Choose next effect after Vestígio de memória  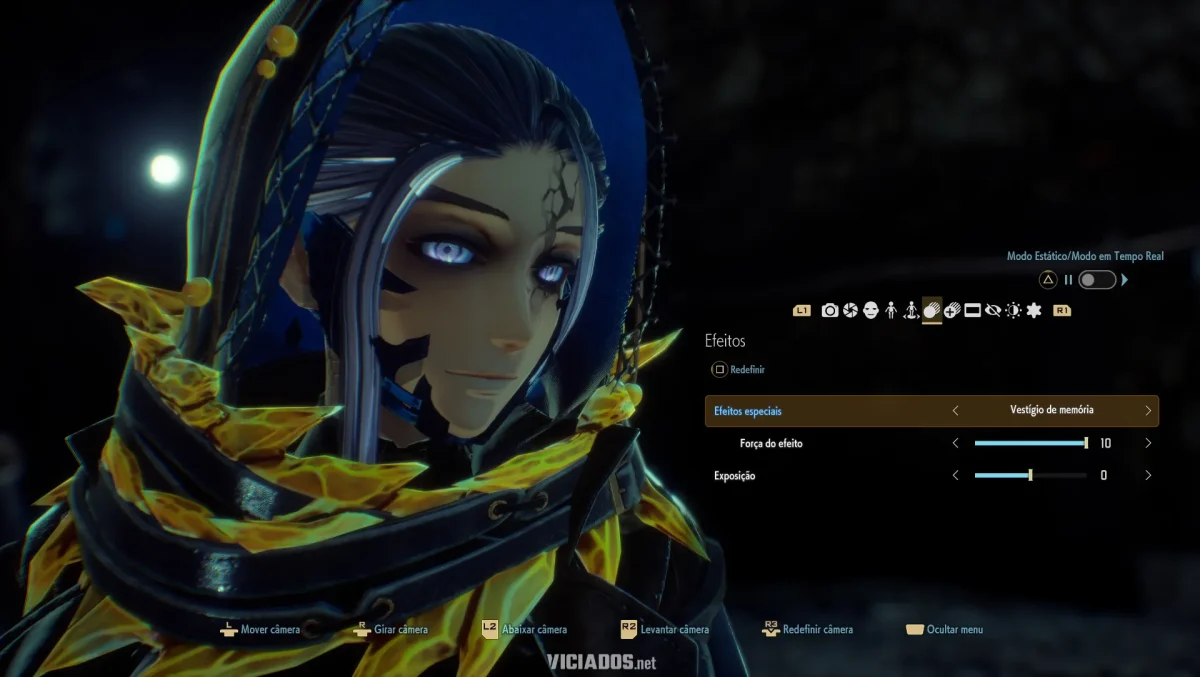[1148, 410]
